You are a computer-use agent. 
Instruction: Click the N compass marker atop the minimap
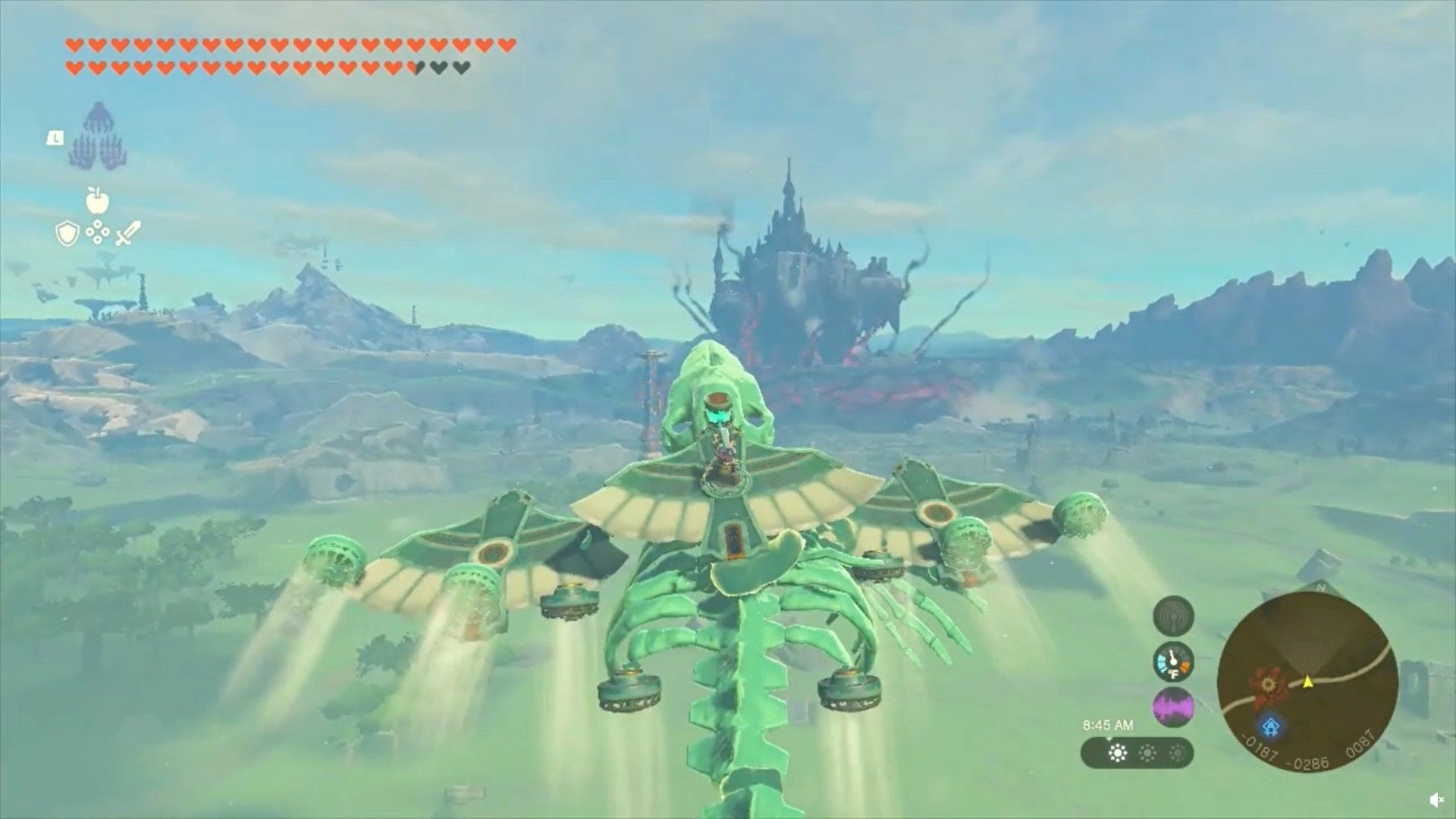1322,588
